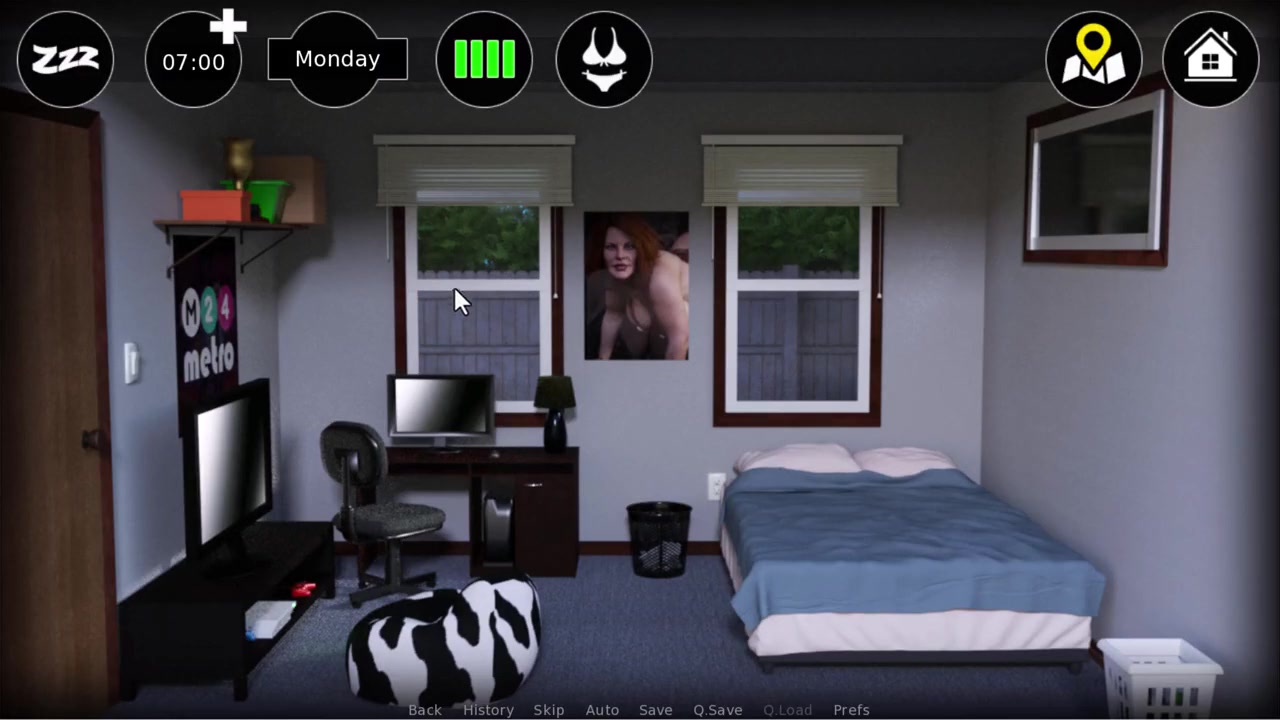This screenshot has height=720, width=1280.
Task: Advance time with the 07:00 clock button
Action: click(194, 61)
